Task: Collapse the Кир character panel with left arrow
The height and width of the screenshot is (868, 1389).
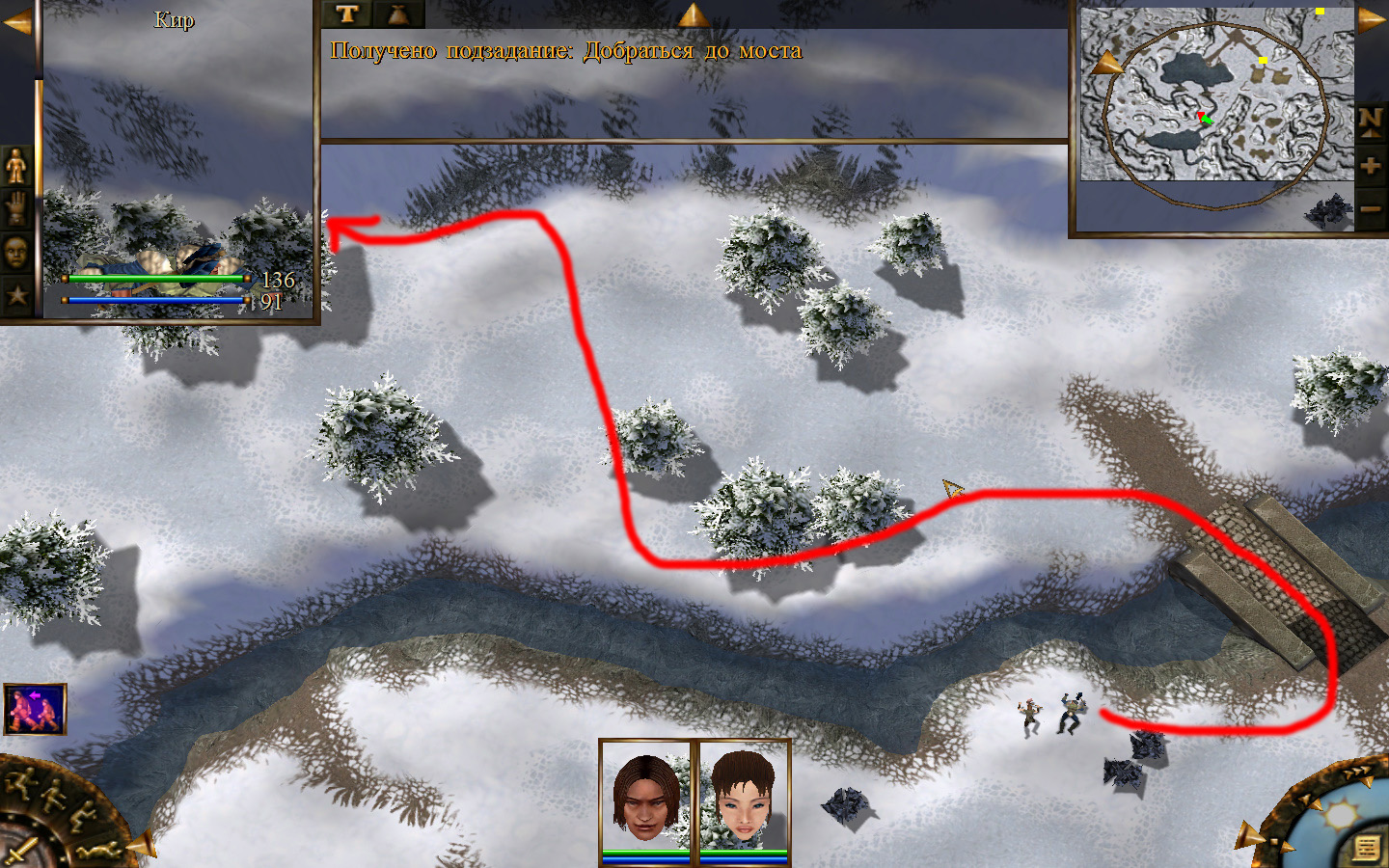Action: coord(16,23)
